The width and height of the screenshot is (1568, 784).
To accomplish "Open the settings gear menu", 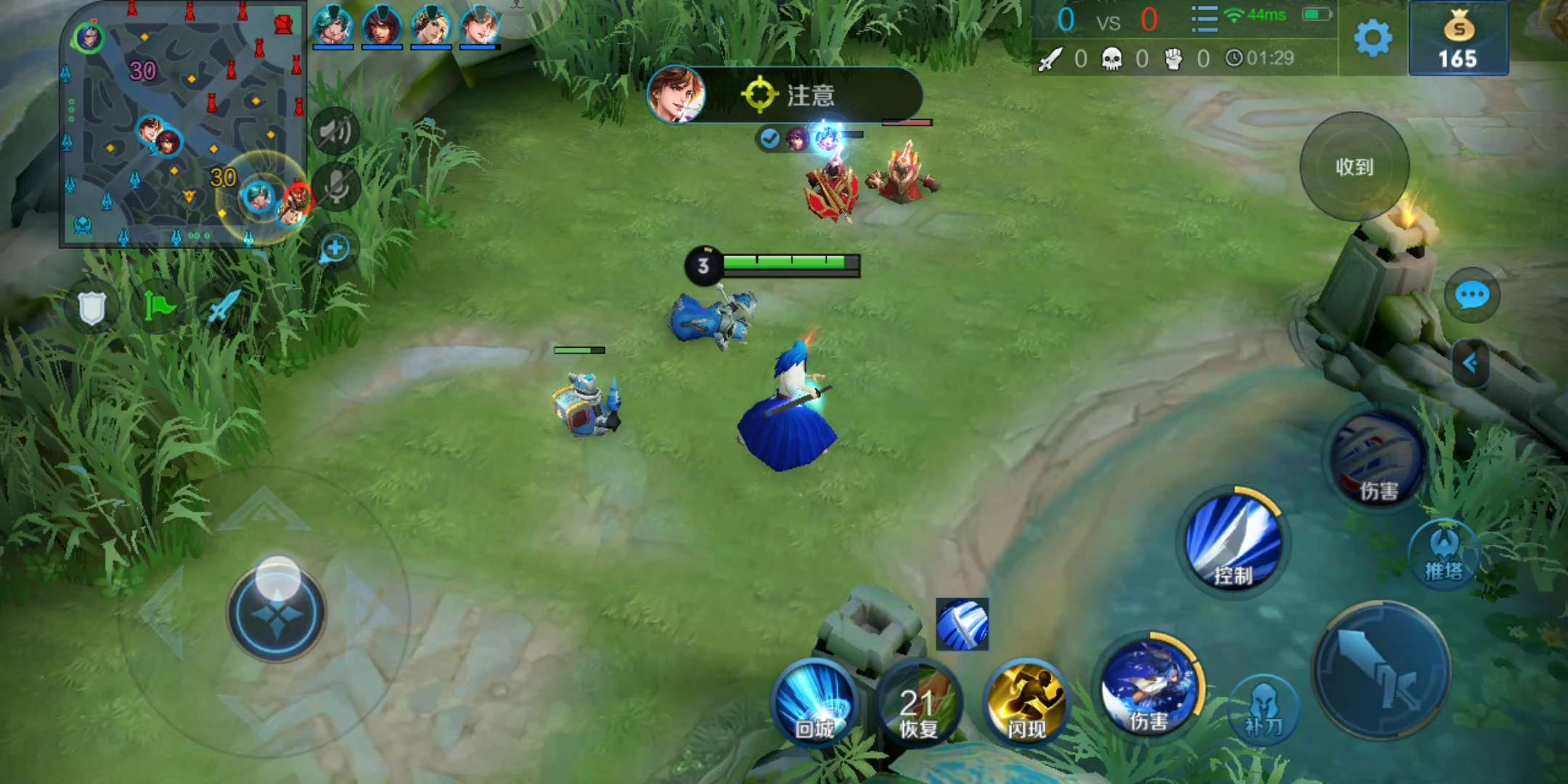I will point(1373,38).
